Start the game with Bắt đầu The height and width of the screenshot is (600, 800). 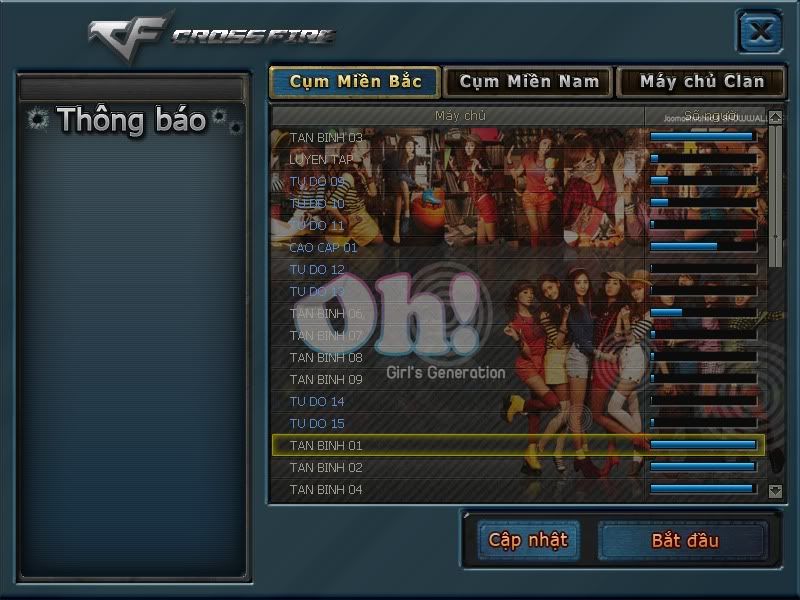tap(684, 541)
